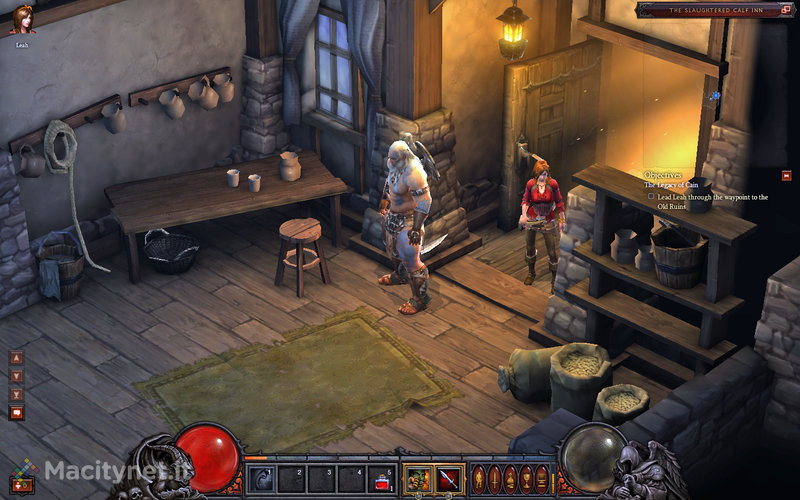The height and width of the screenshot is (500, 800).
Task: Use the red health potion in slot 5
Action: [x=381, y=479]
